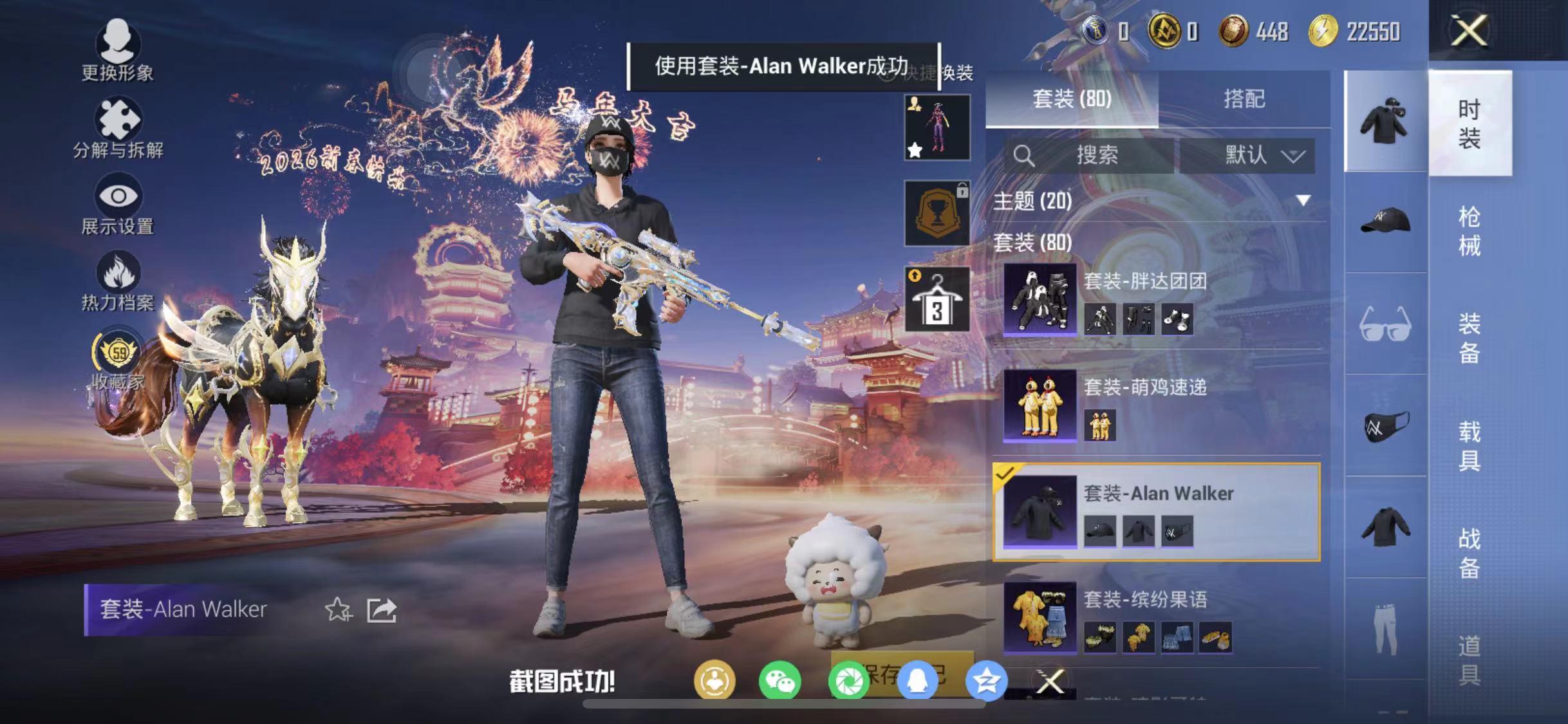
Task: Collapse the 主题 (20) section
Action: [x=1302, y=201]
